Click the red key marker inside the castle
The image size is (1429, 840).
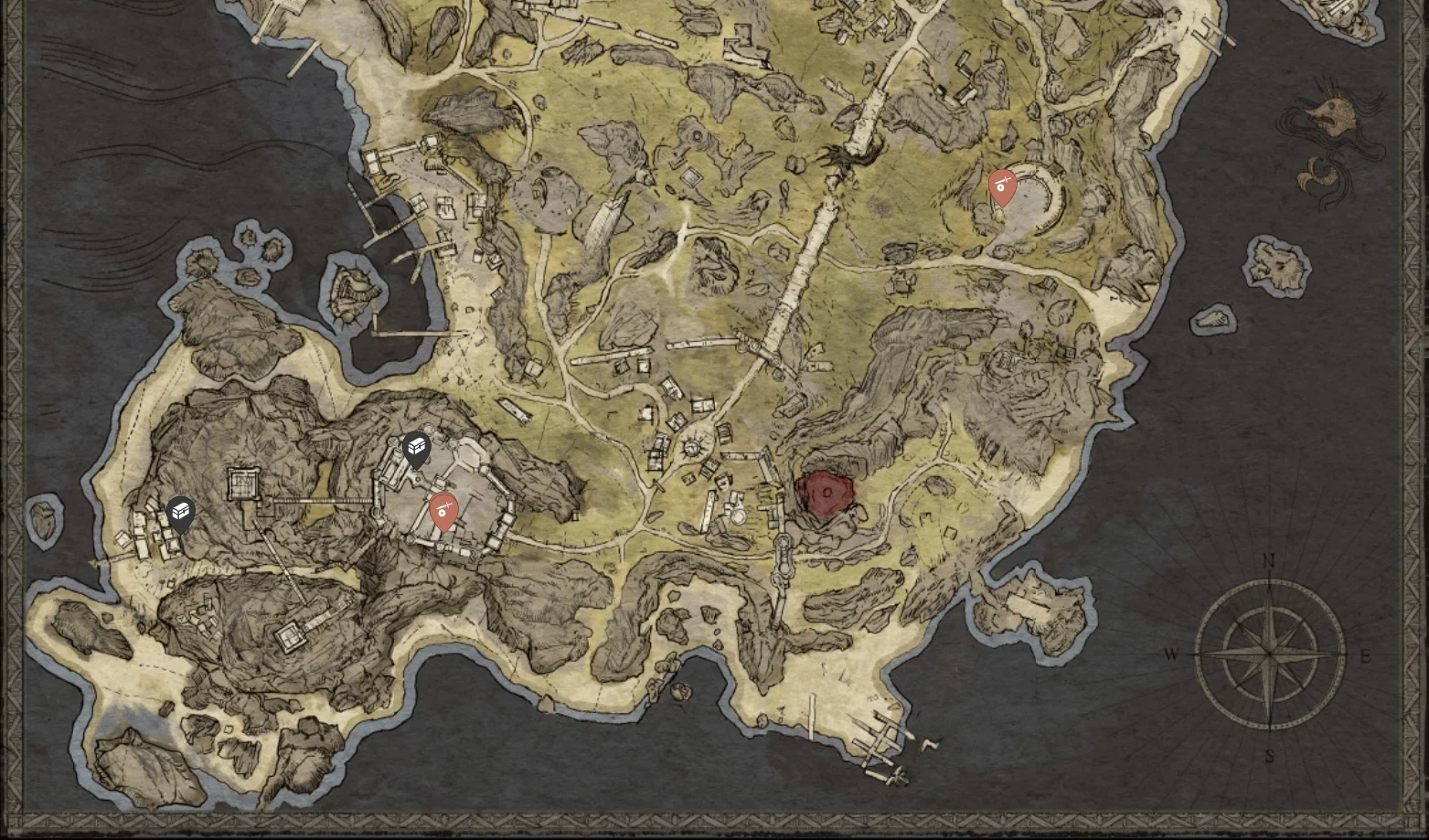(x=443, y=510)
